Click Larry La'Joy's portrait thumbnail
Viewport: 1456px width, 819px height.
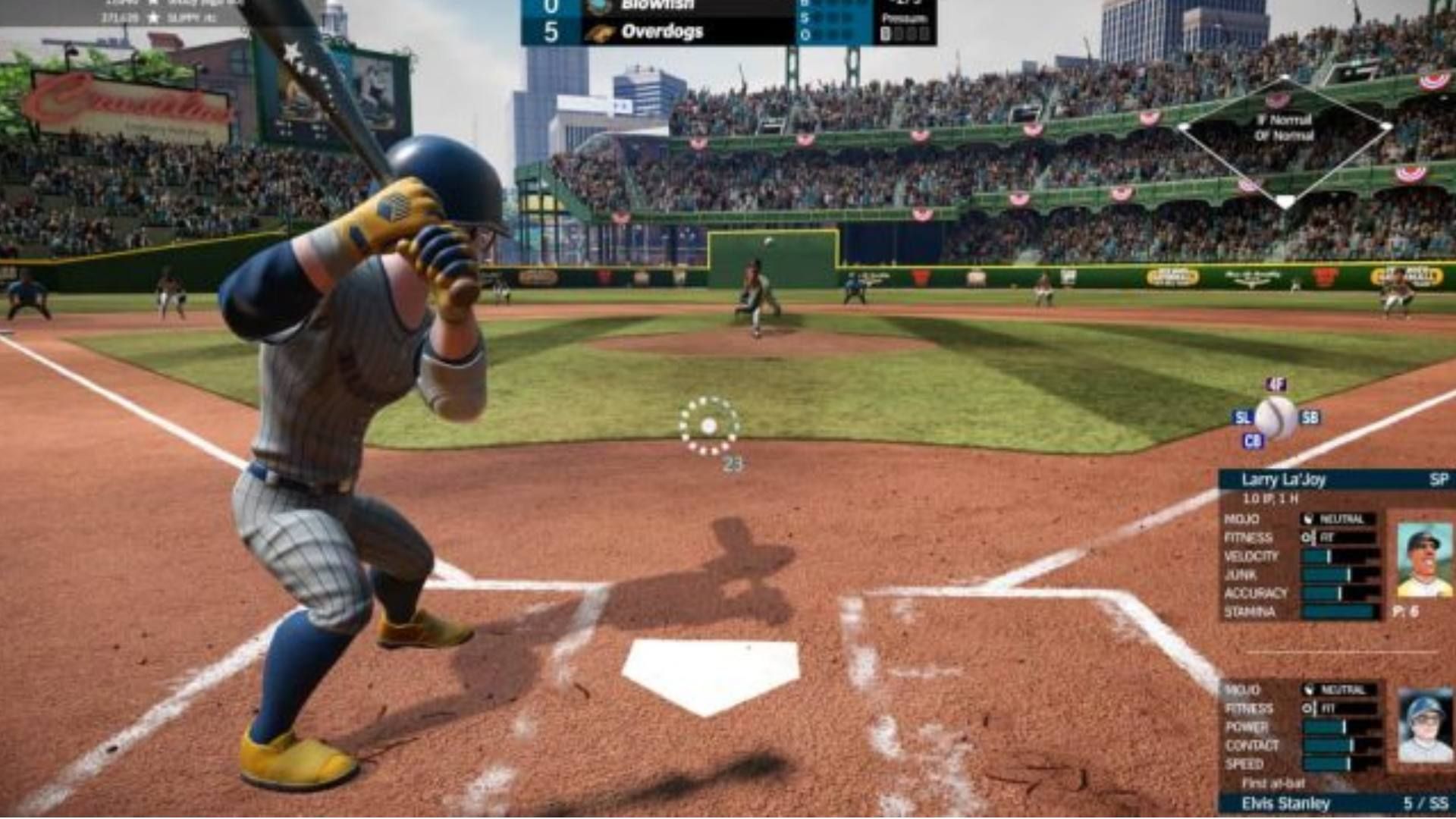coord(1424,557)
